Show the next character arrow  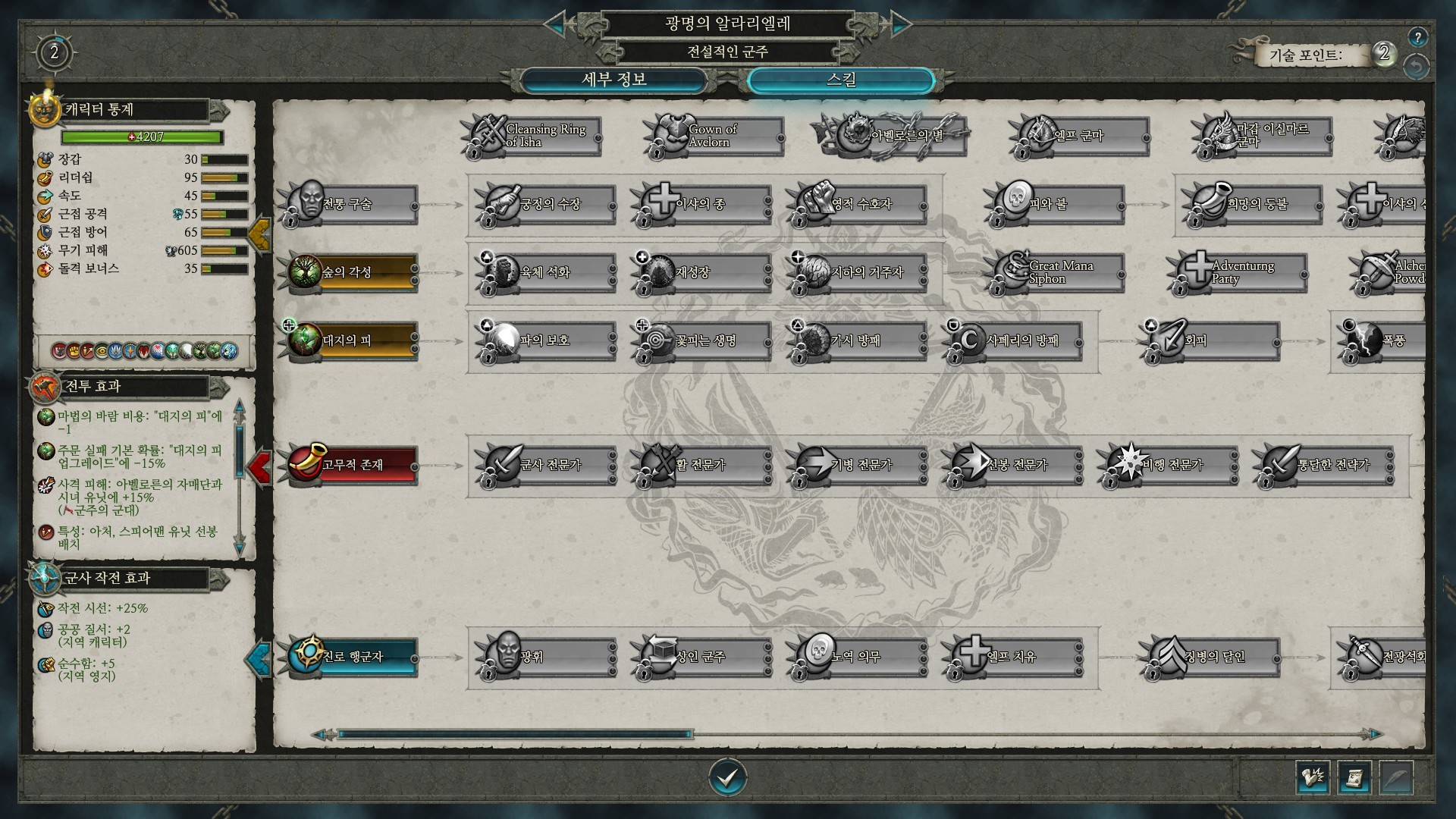point(900,24)
